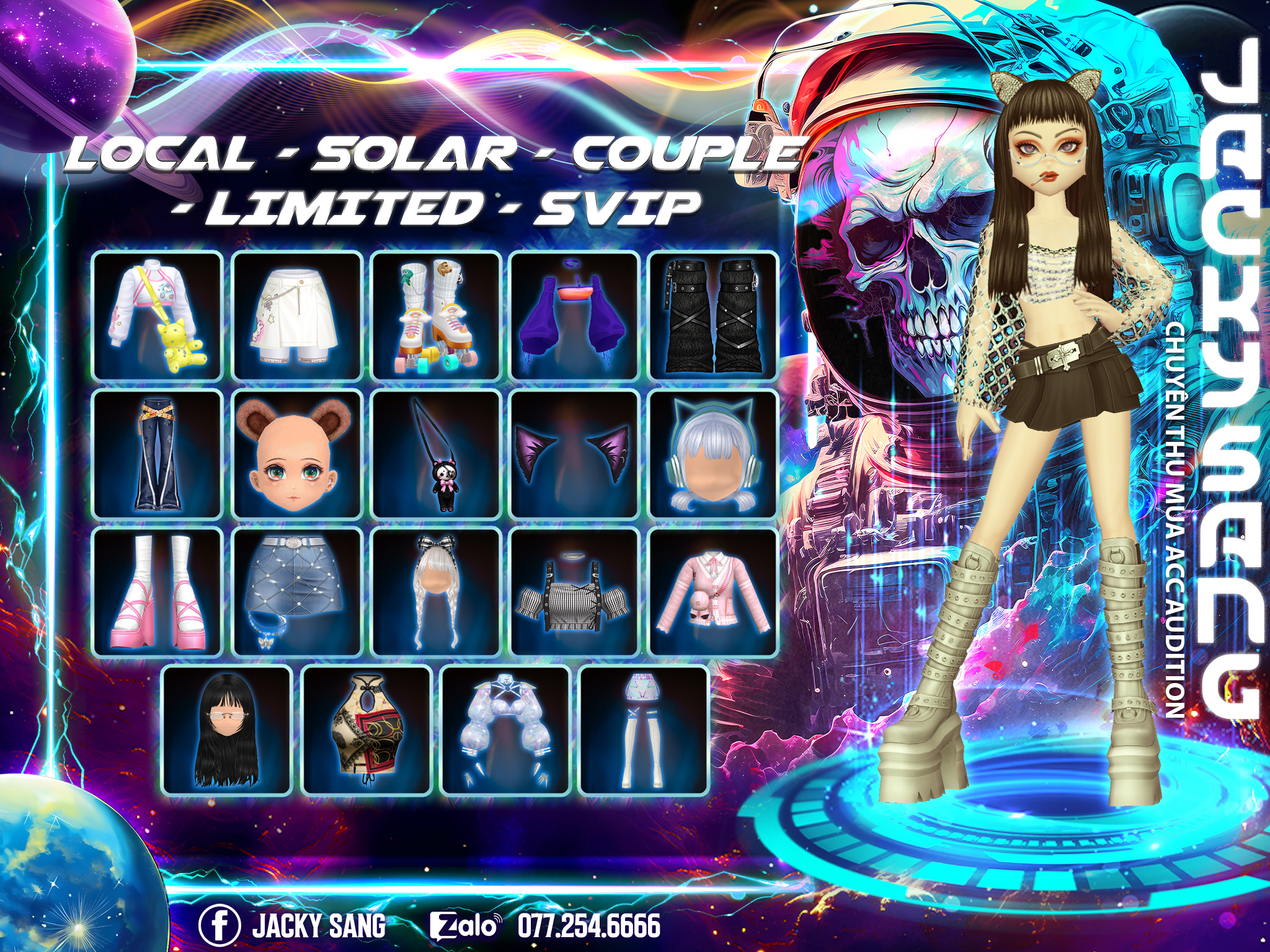This screenshot has height=952, width=1270.
Task: Click the Facebook logo icon
Action: pyautogui.click(x=219, y=925)
